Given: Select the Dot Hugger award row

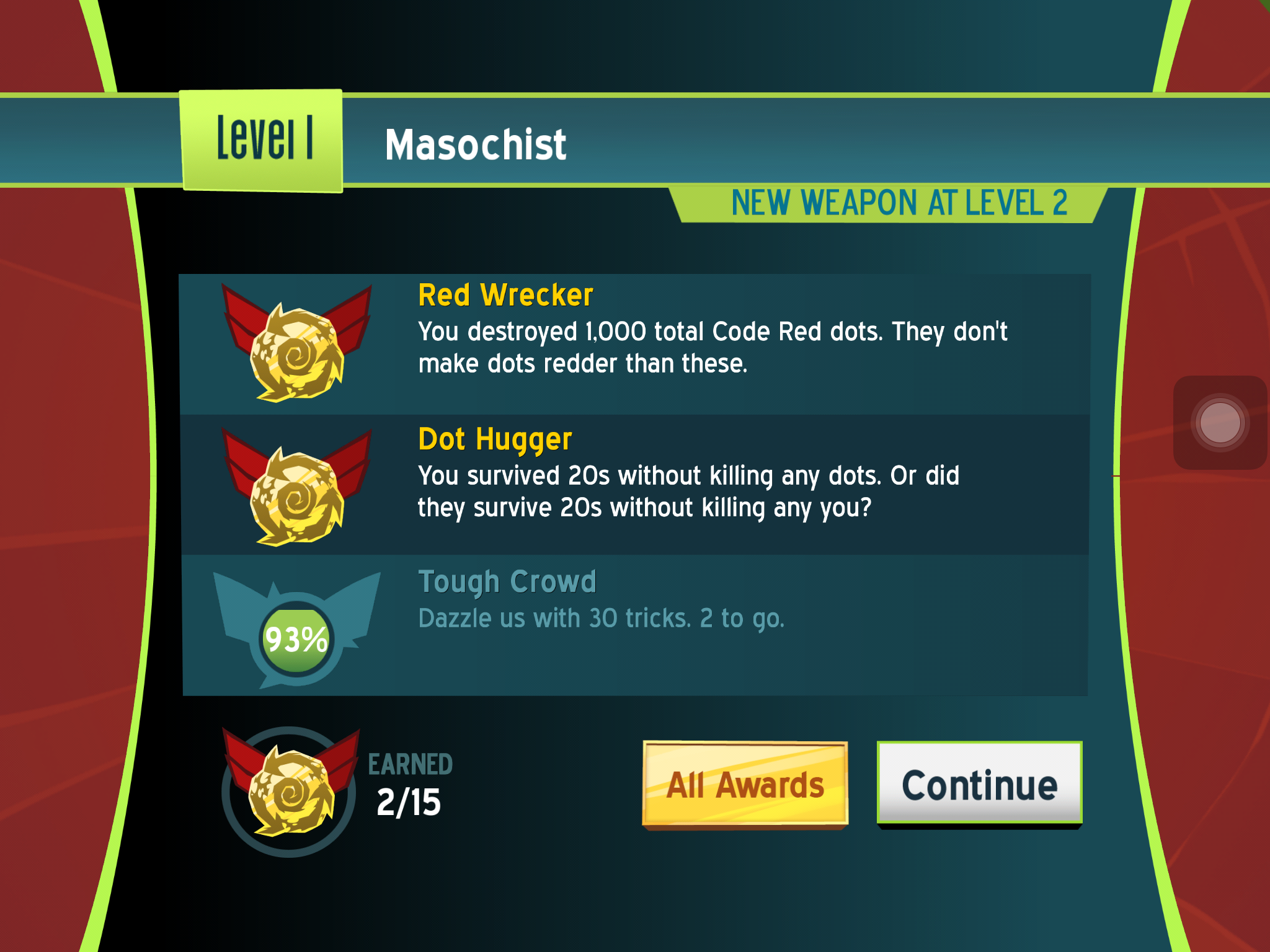Looking at the screenshot, I should pyautogui.click(x=634, y=485).
